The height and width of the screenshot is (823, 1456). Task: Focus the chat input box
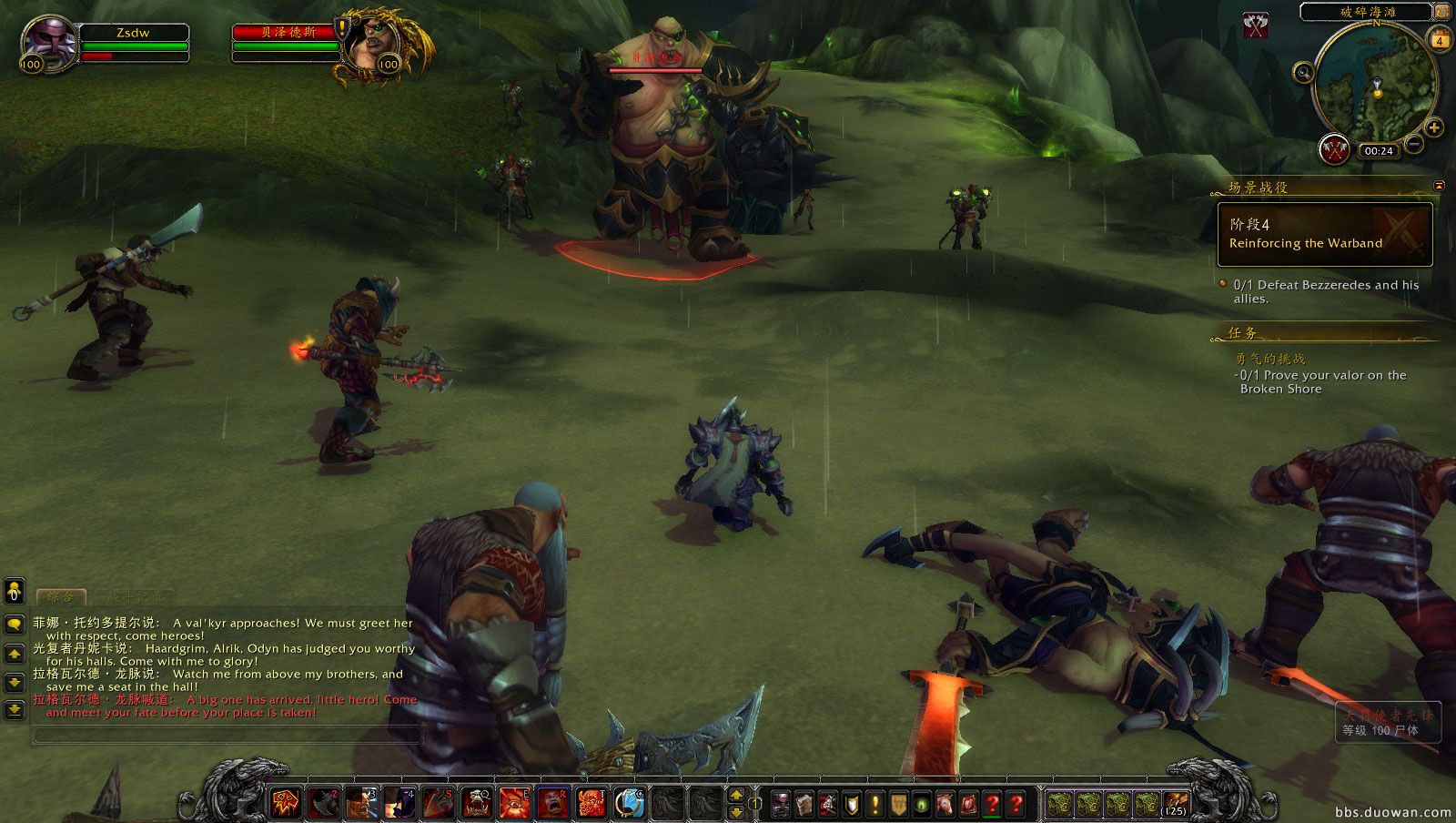click(x=227, y=734)
